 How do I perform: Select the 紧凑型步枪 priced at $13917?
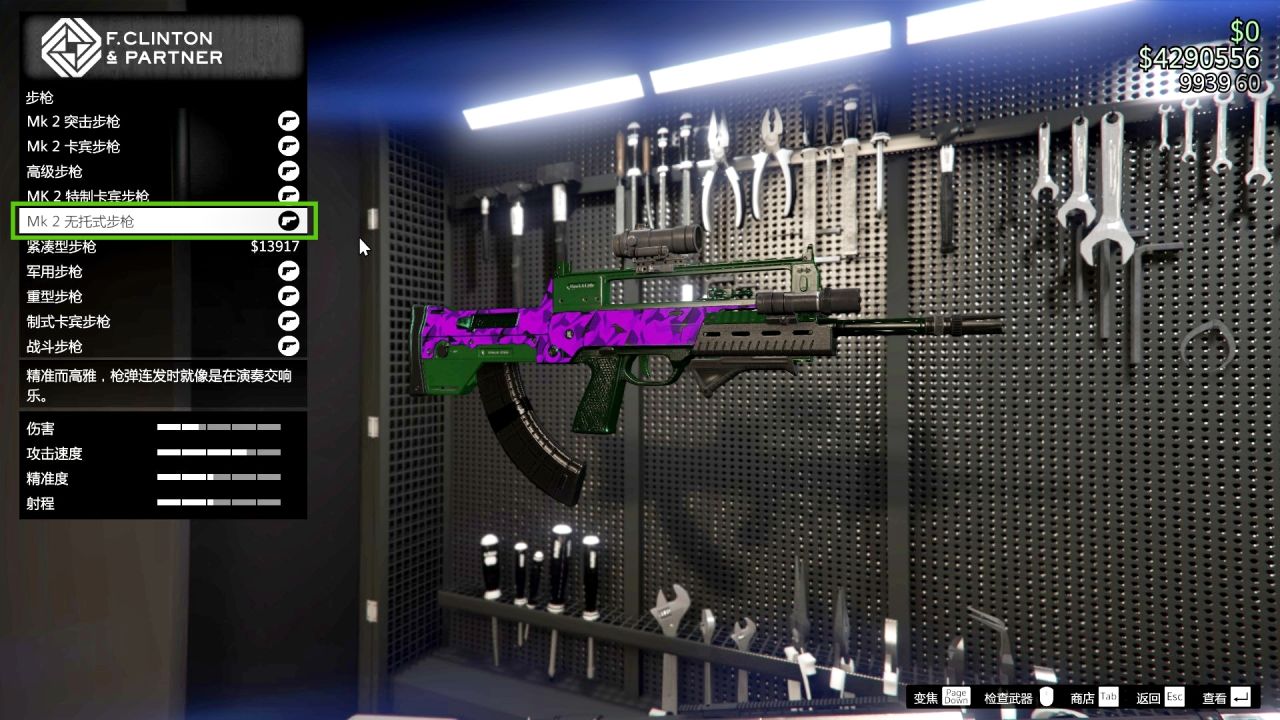click(x=160, y=246)
